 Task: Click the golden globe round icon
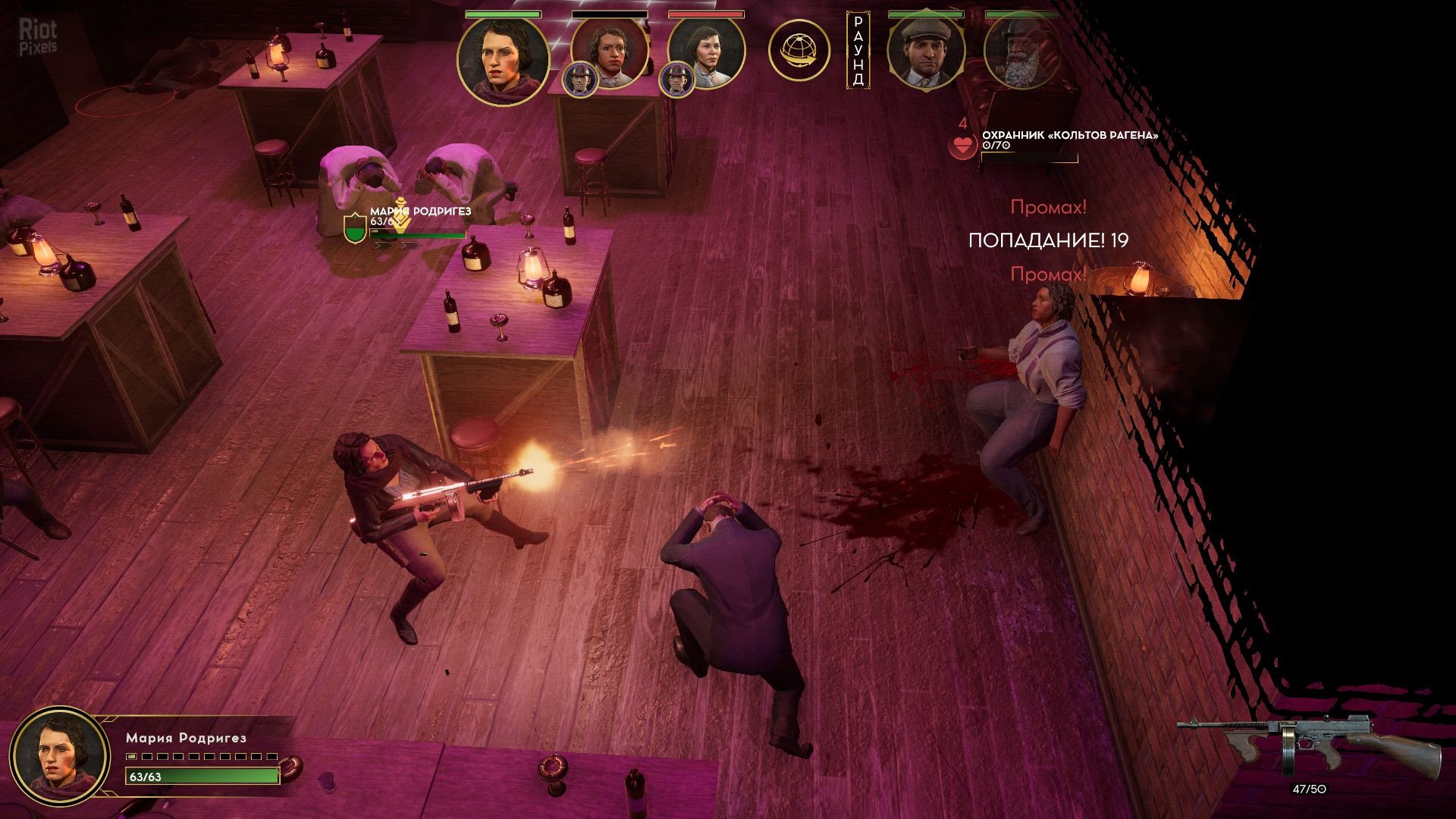(x=799, y=51)
